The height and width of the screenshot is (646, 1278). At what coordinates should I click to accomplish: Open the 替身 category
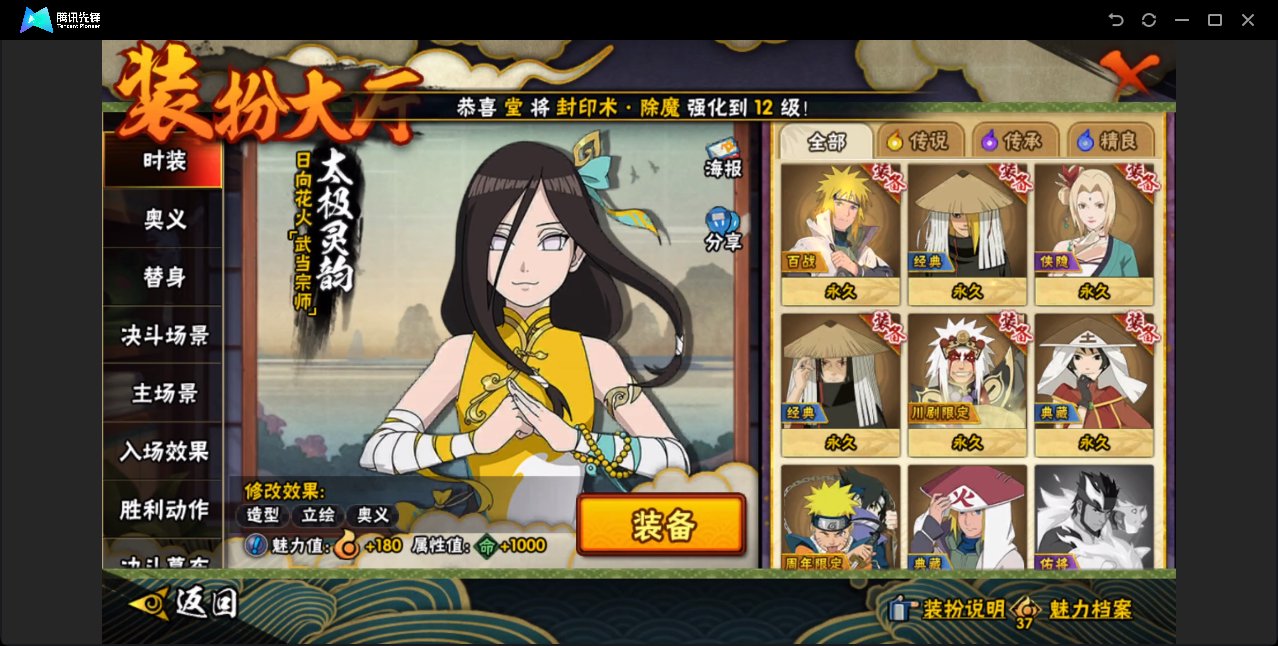pos(163,277)
